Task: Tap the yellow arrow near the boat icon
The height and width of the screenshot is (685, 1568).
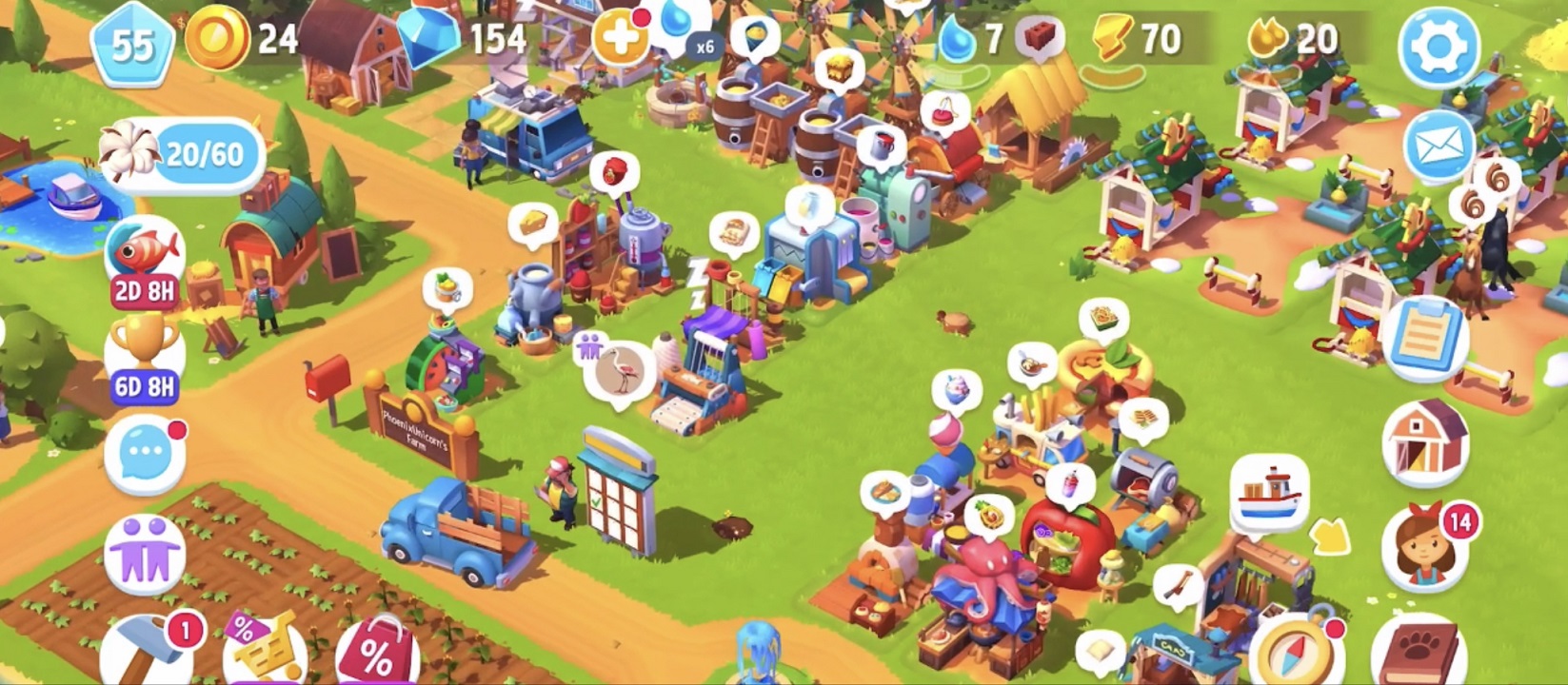Action: click(1330, 539)
